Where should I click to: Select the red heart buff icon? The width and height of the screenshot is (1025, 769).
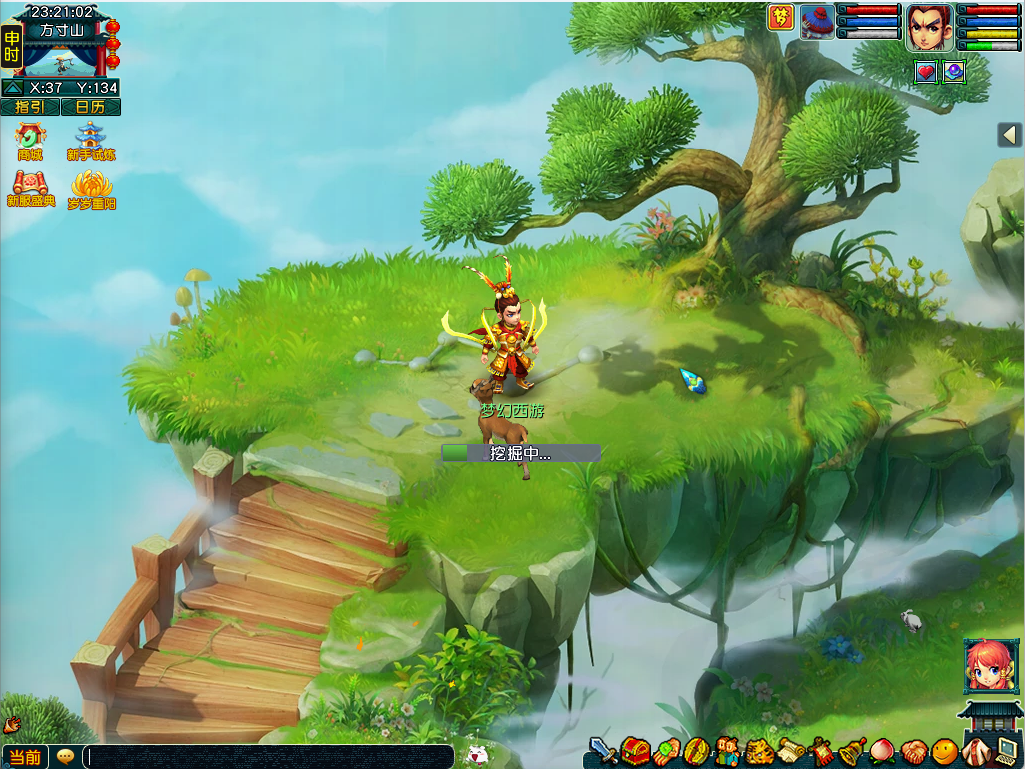[926, 72]
